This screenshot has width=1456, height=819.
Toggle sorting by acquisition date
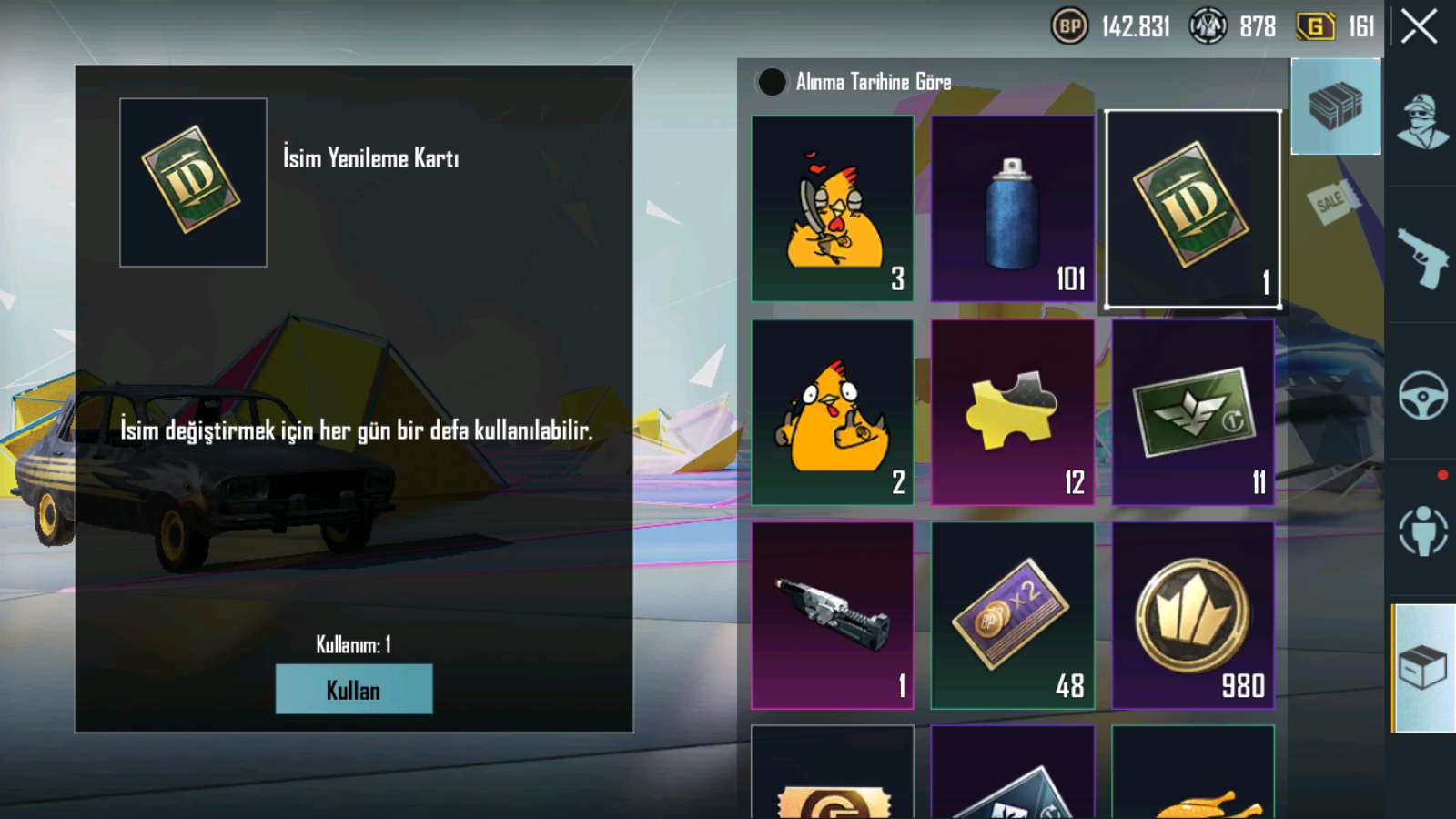point(772,82)
